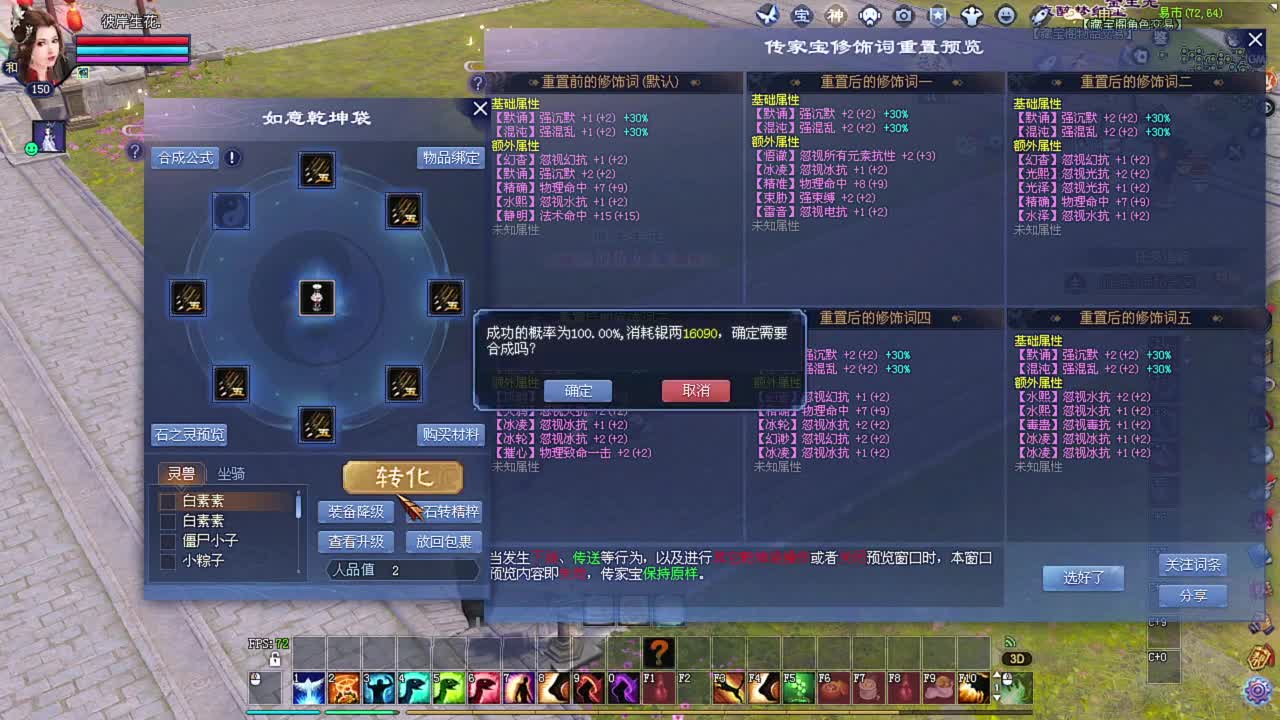The width and height of the screenshot is (1280, 720).
Task: Click the center stone slot in the synthesis circle
Action: tap(317, 297)
